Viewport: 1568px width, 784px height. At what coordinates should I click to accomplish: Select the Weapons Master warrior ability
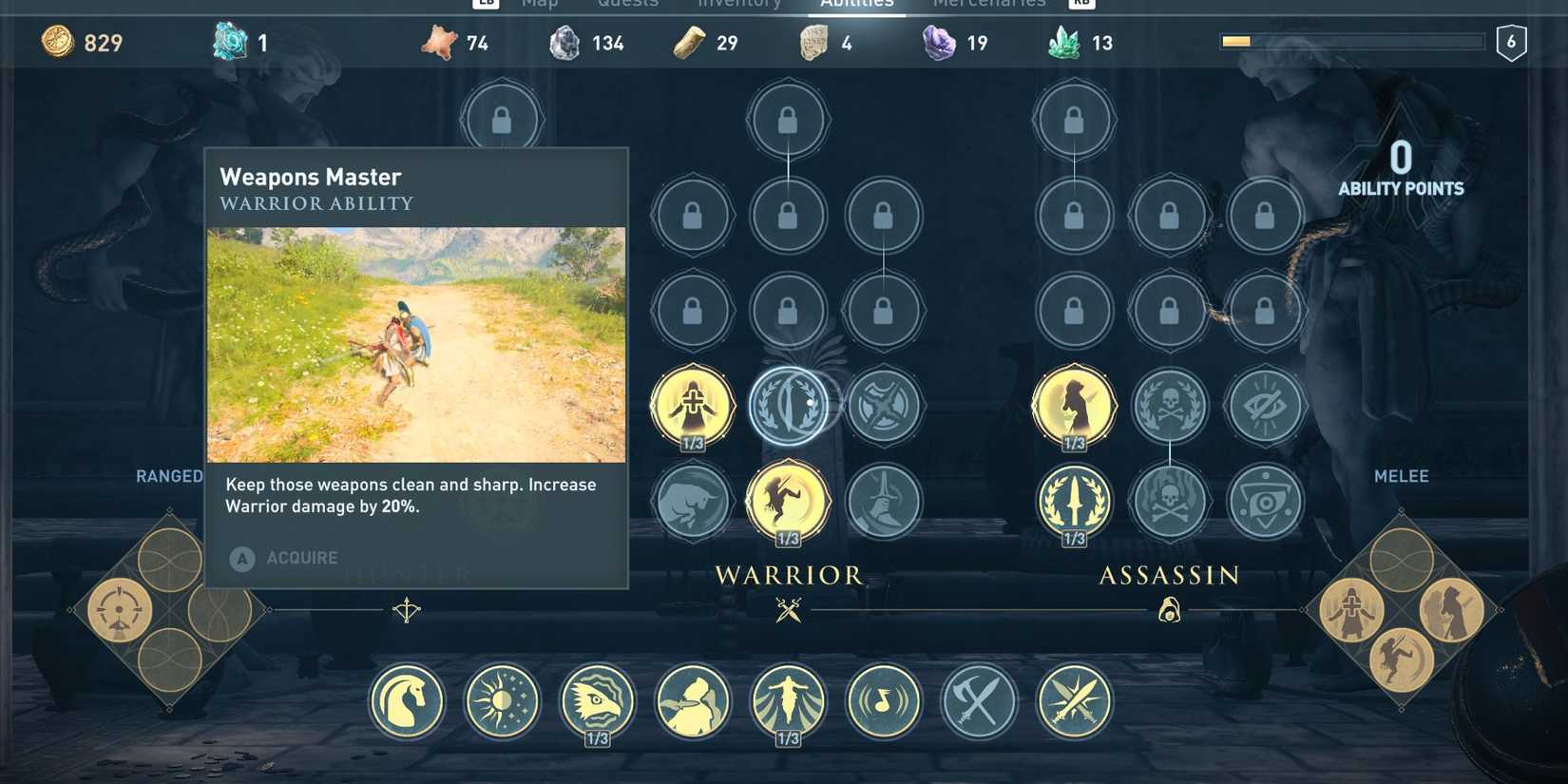[789, 404]
